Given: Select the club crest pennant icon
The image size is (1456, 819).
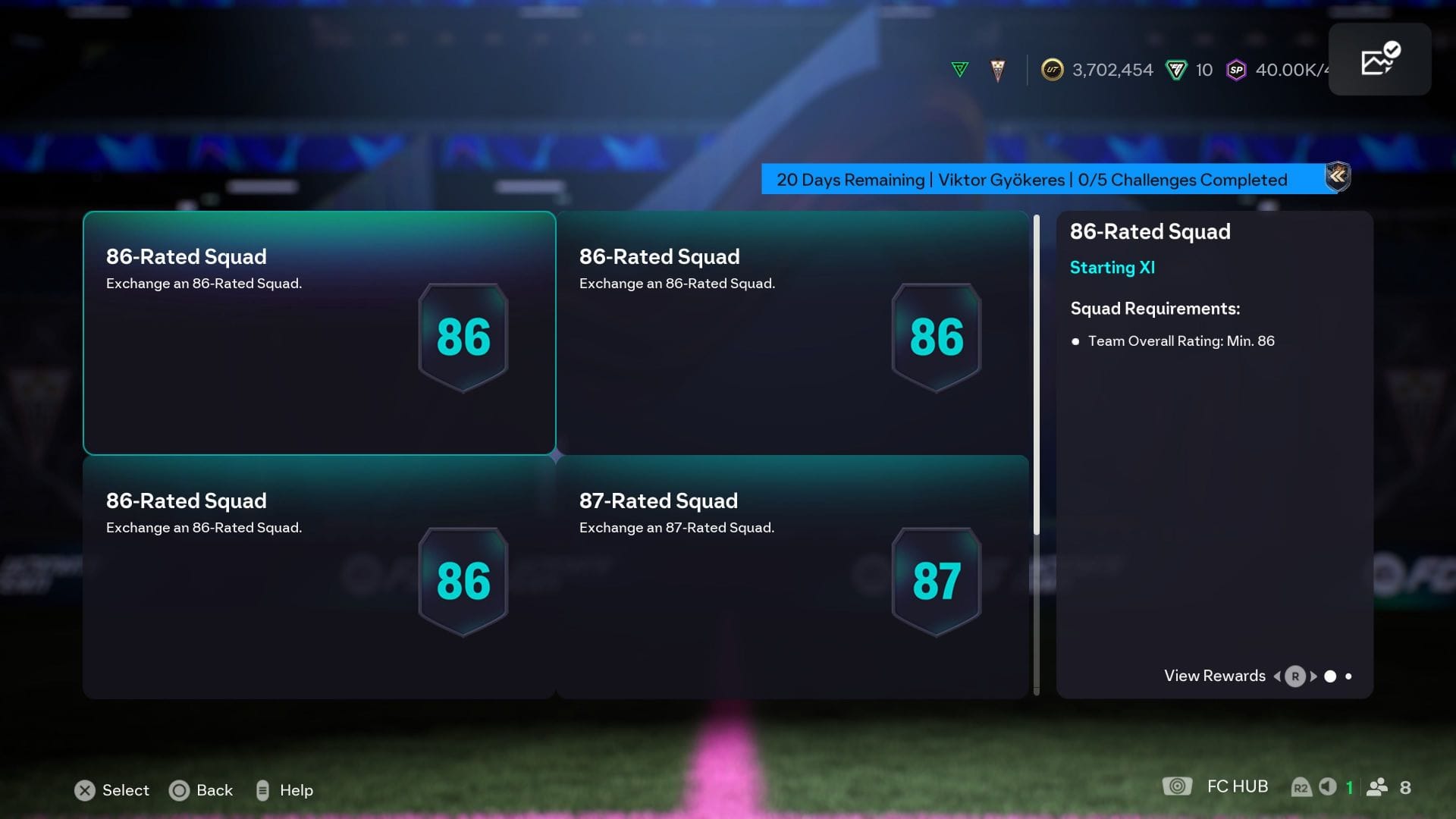Looking at the screenshot, I should coord(996,70).
